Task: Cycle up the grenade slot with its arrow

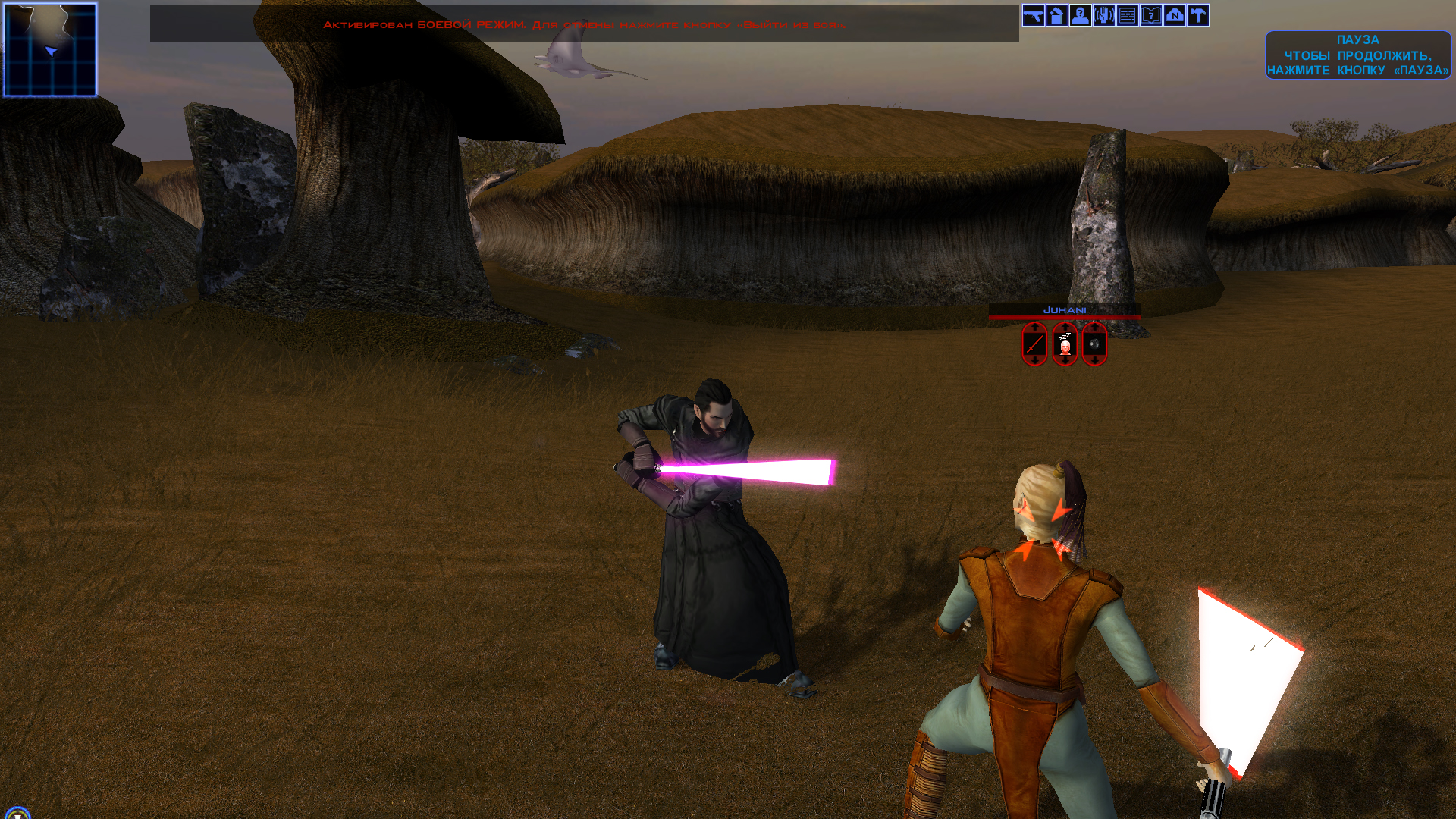Action: (1094, 327)
